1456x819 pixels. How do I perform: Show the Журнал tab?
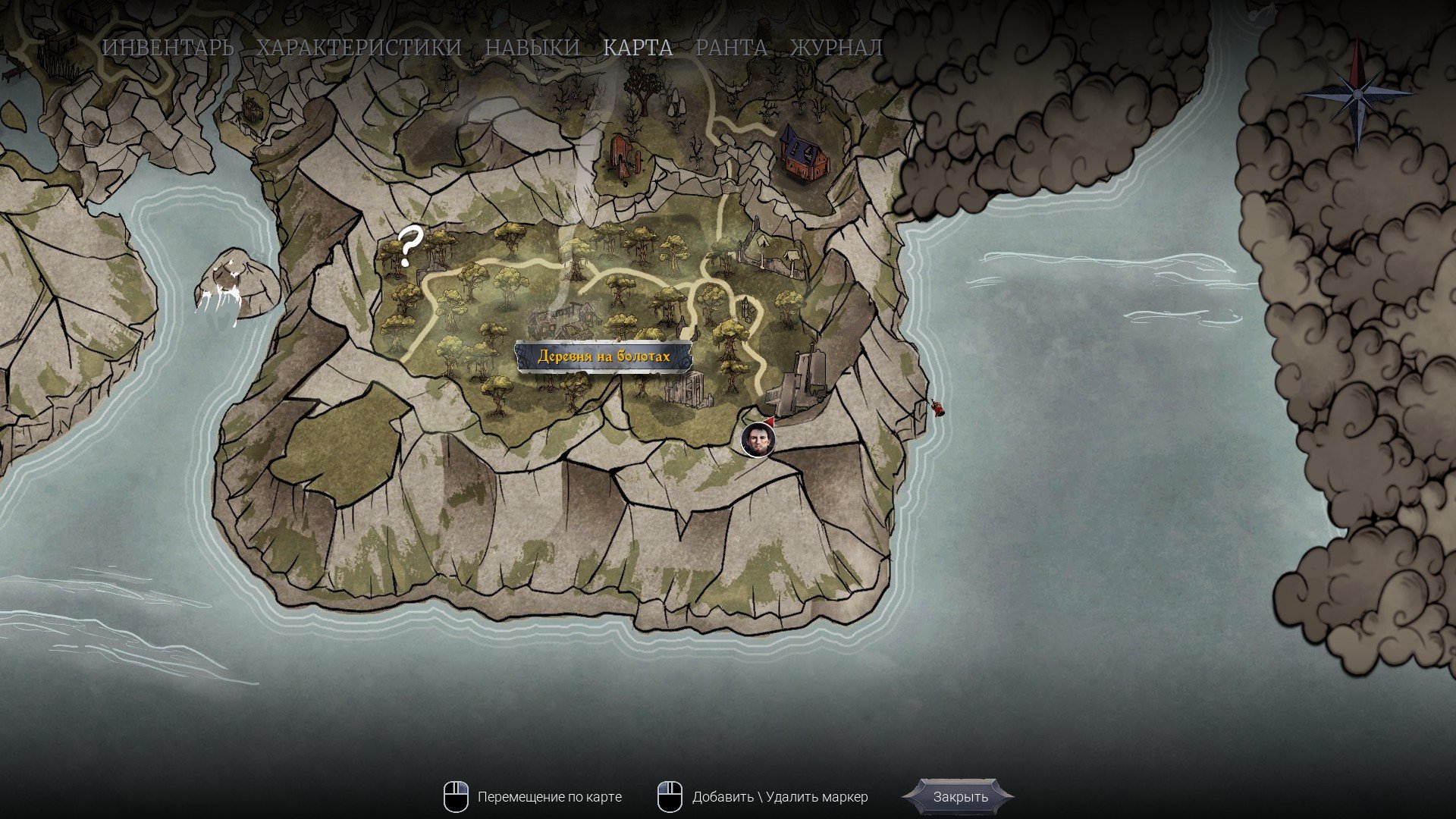836,48
